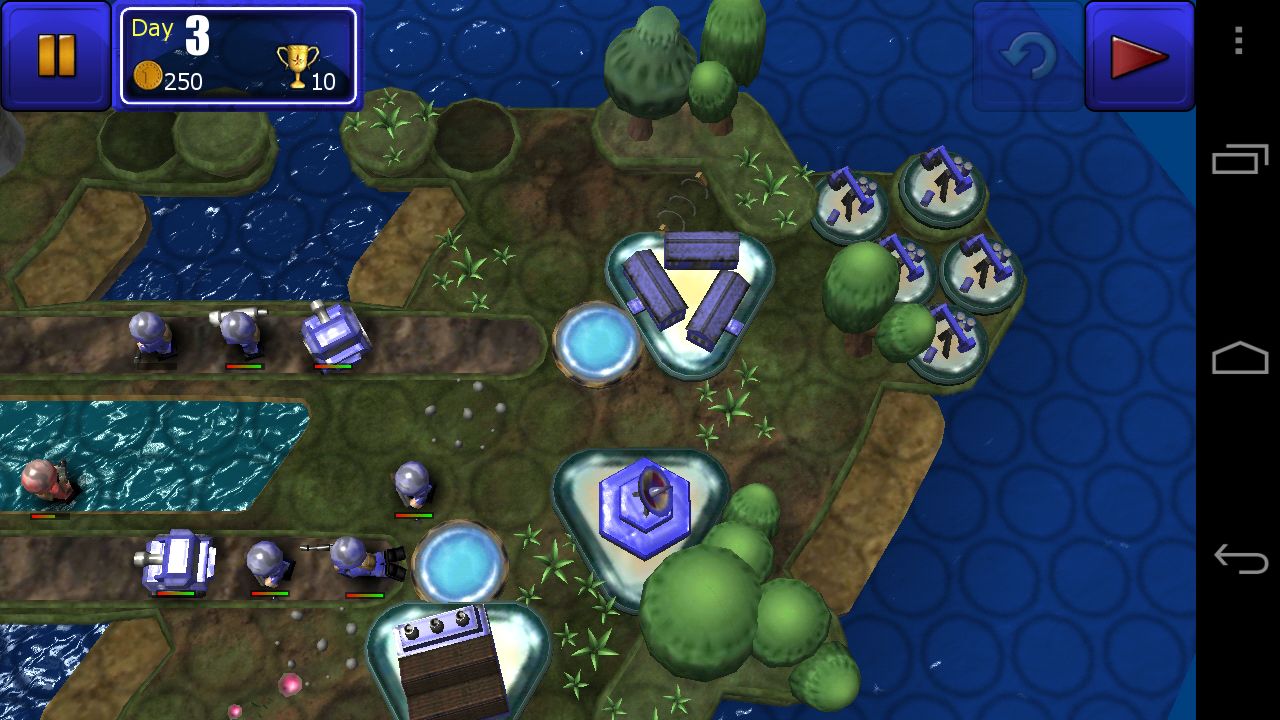
Task: Undo the last move with the blue arrow
Action: point(1027,57)
